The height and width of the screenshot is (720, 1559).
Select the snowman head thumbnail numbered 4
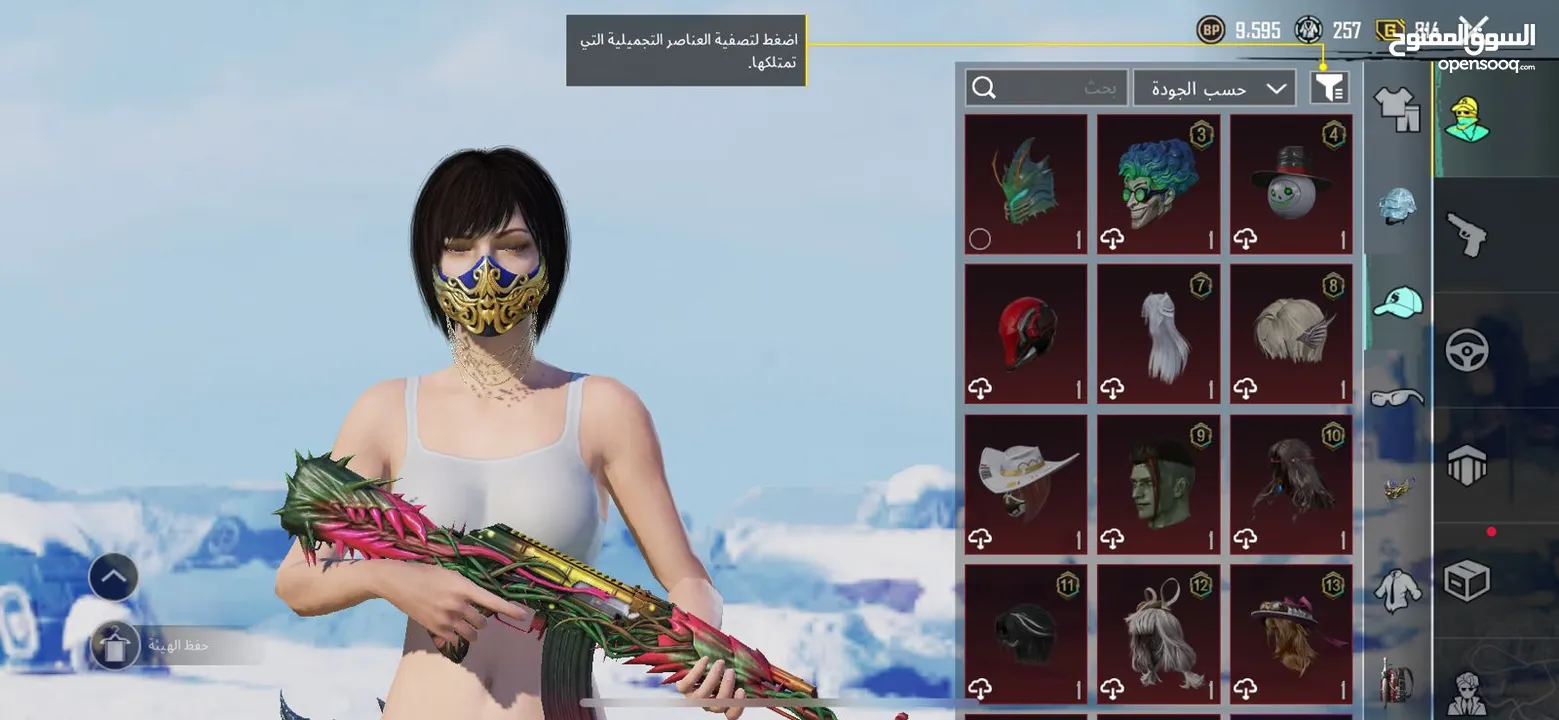click(x=1290, y=185)
